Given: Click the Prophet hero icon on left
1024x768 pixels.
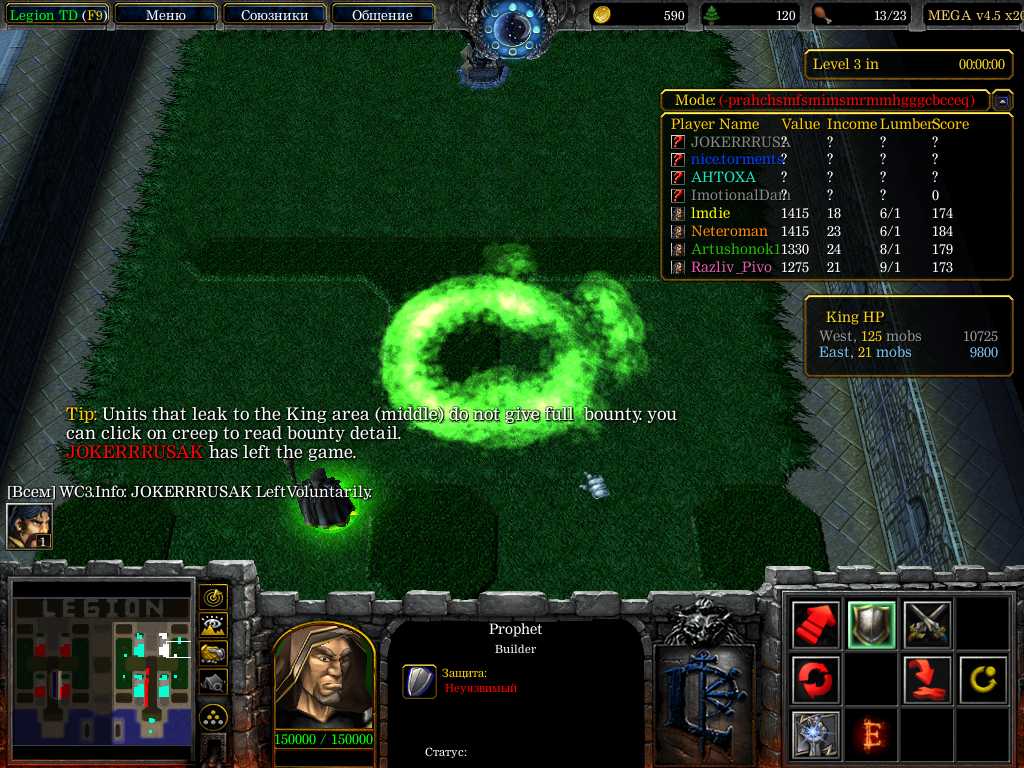Looking at the screenshot, I should tap(28, 526).
